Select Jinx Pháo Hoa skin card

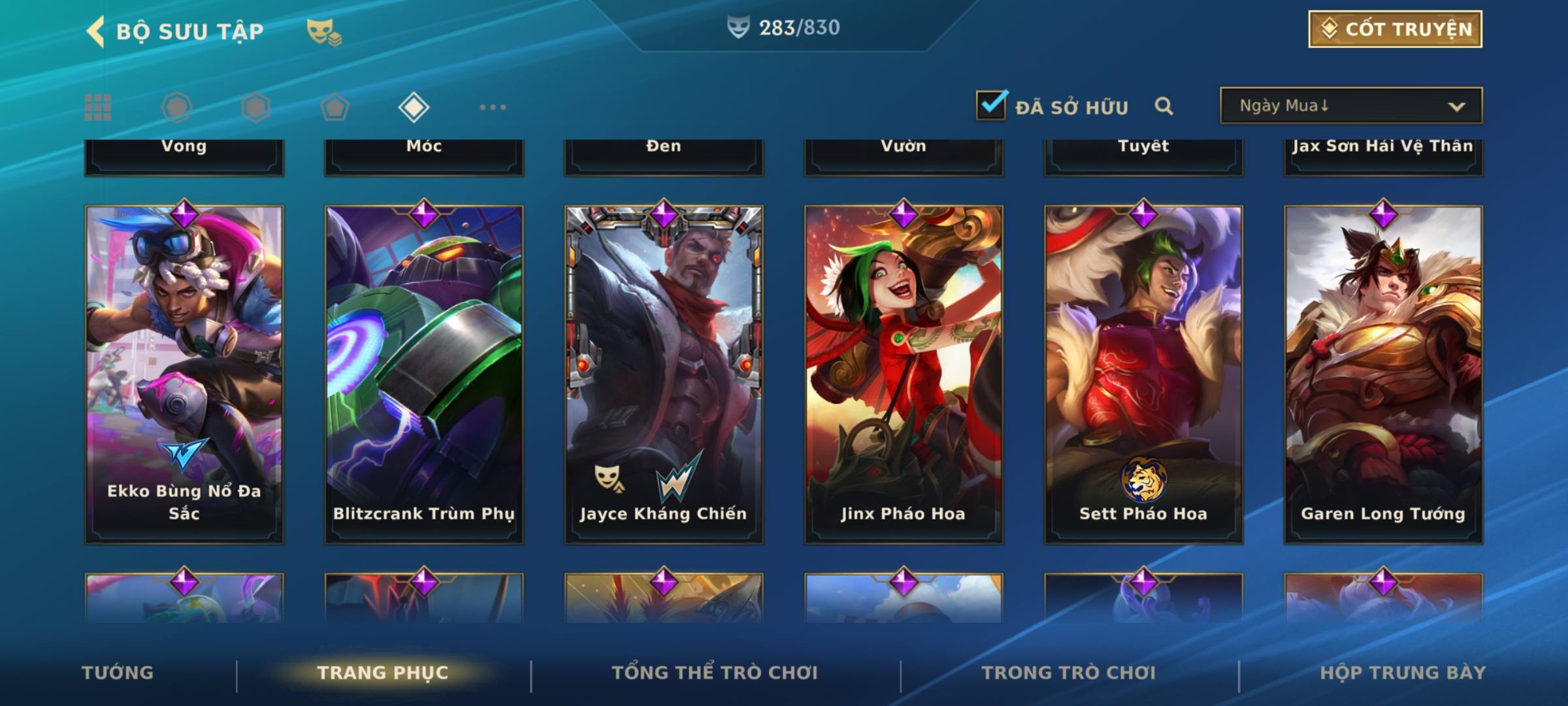coord(904,374)
